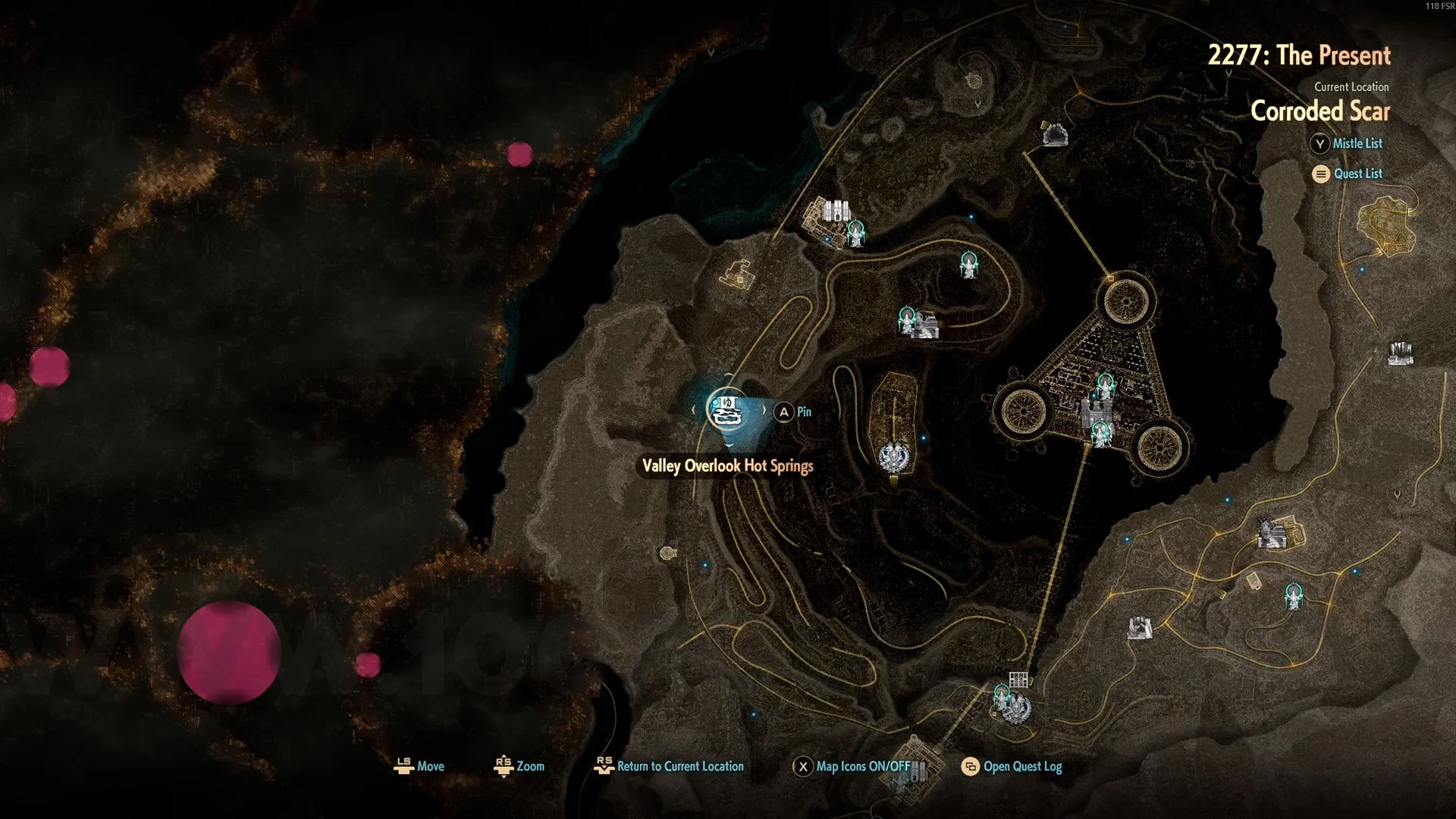Viewport: 1456px width, 819px height.
Task: Open the Quest List
Action: coord(1348,174)
